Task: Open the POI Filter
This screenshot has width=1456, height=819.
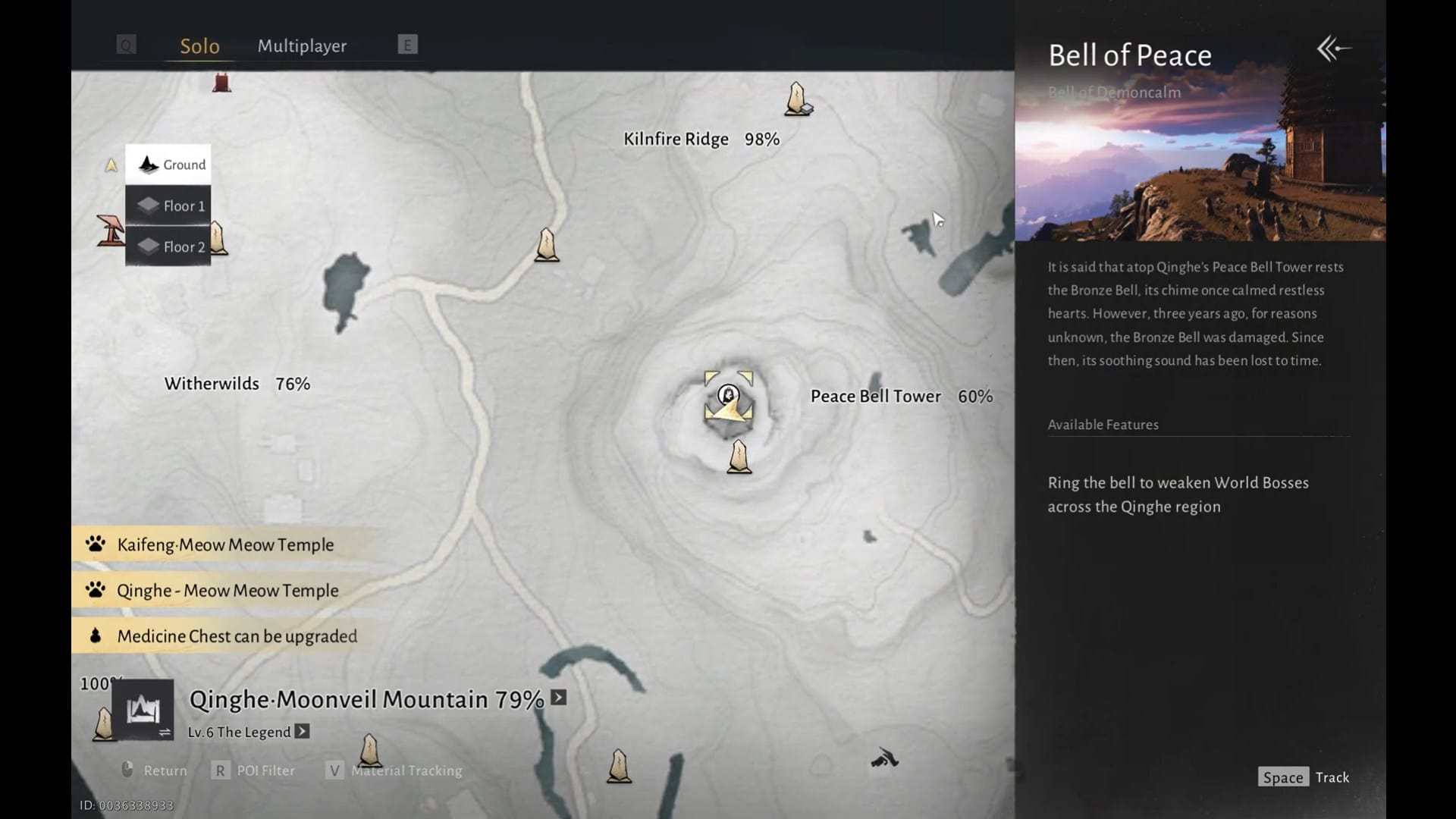Action: click(x=255, y=770)
